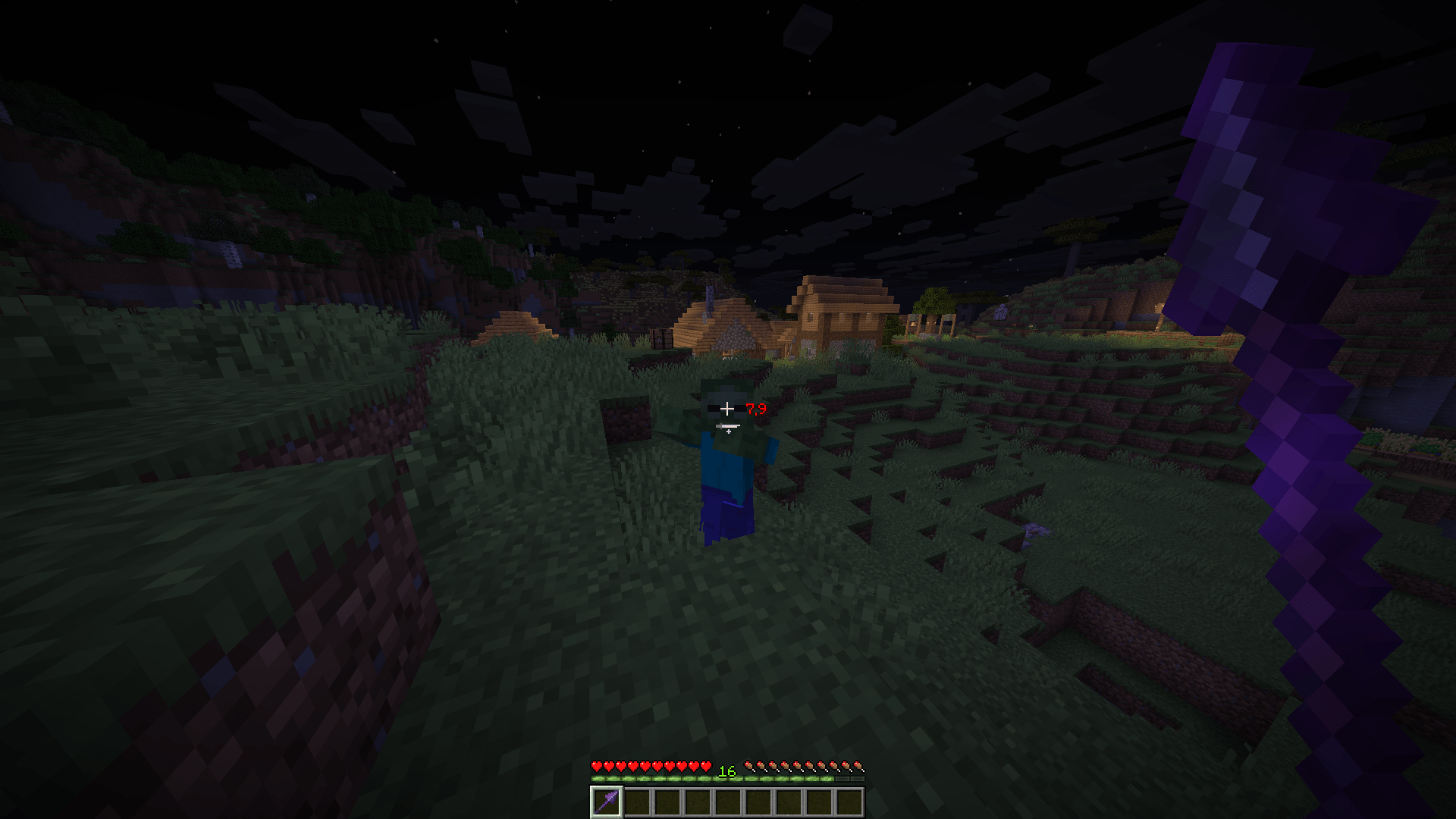Click the red damage number 7,9
1456x819 pixels.
[x=755, y=409]
